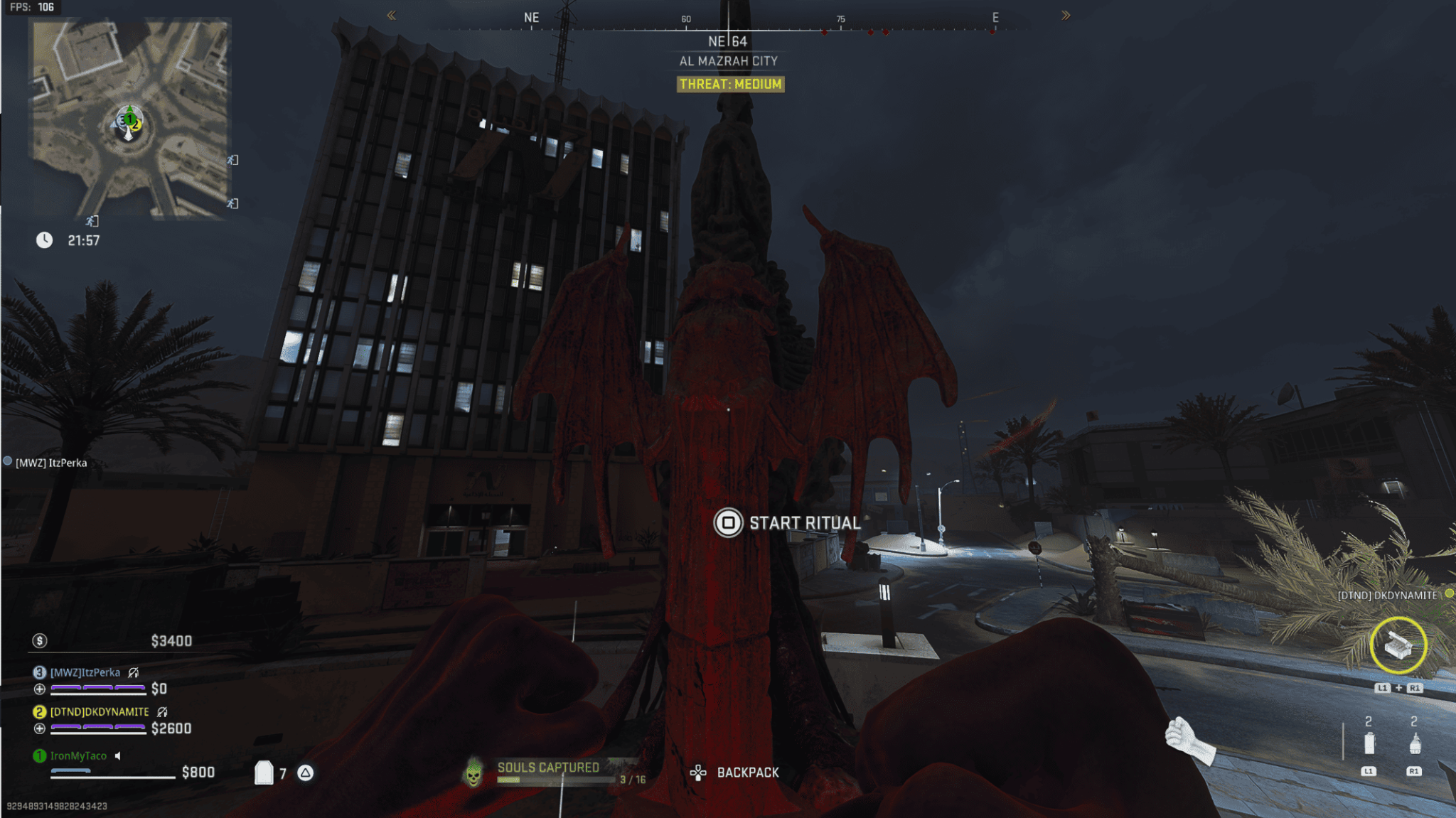This screenshot has height=818, width=1456.
Task: Open the backpack via the d-pad icon
Action: pos(699,772)
